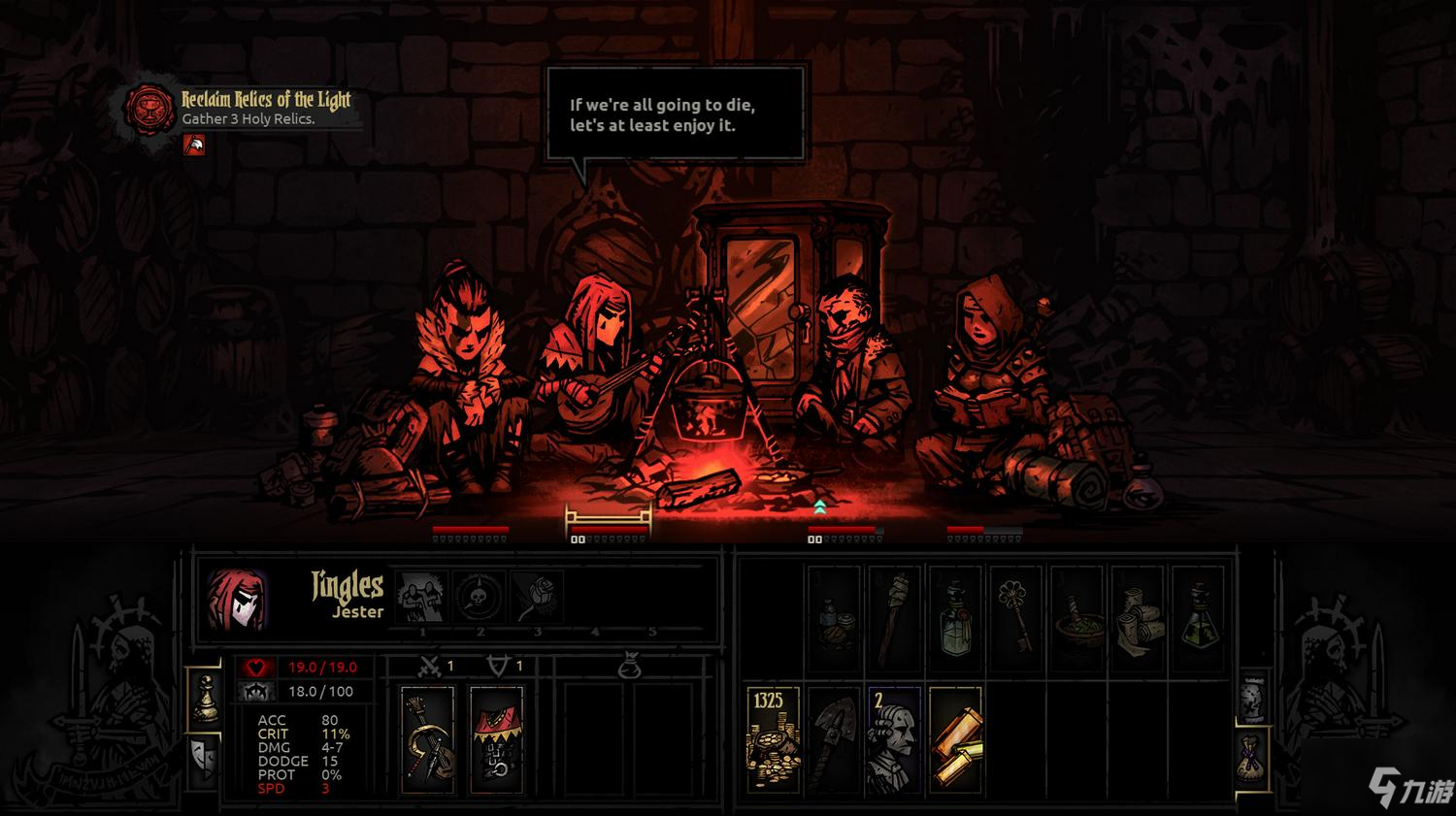Select the gold pile of 1325 coins
The image size is (1456, 816).
tap(772, 739)
